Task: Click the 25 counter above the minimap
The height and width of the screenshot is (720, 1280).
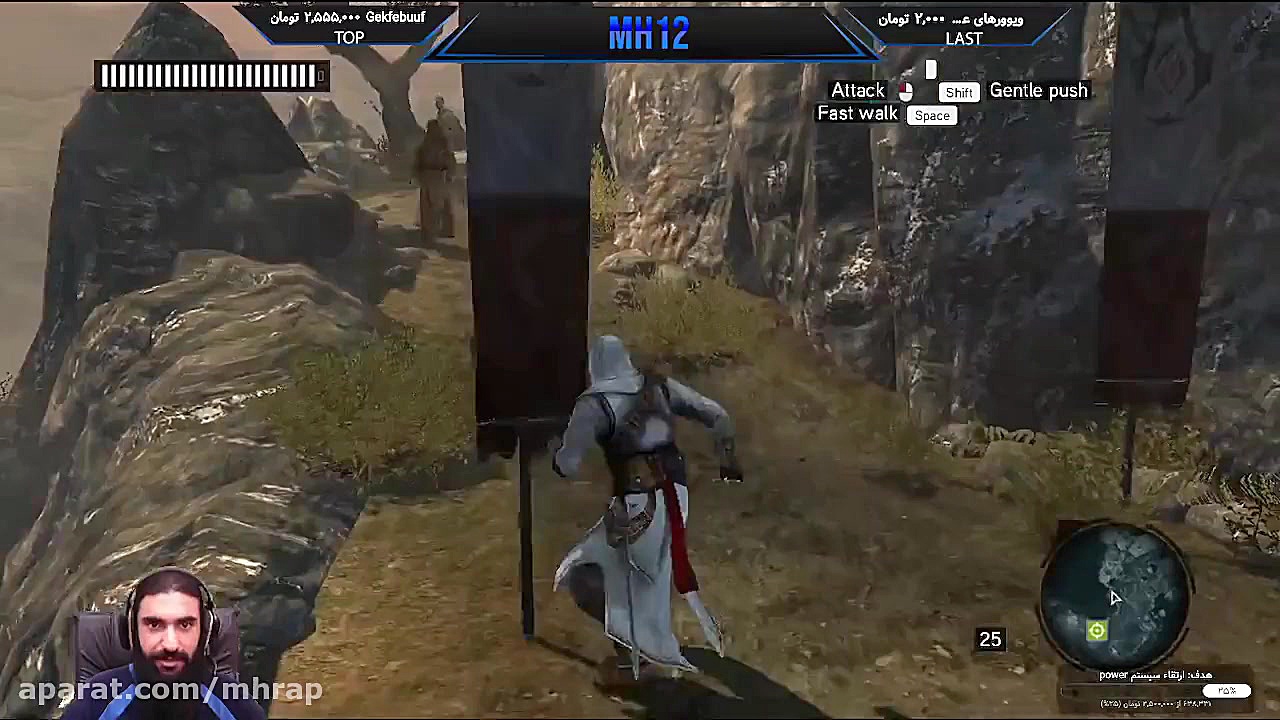Action: pyautogui.click(x=991, y=638)
